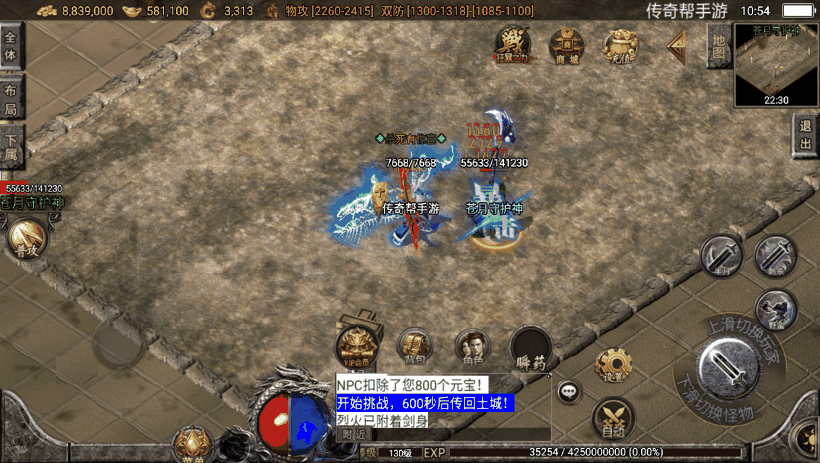
Task: Toggle 自动 auto-combat crossed swords
Action: 612,419
